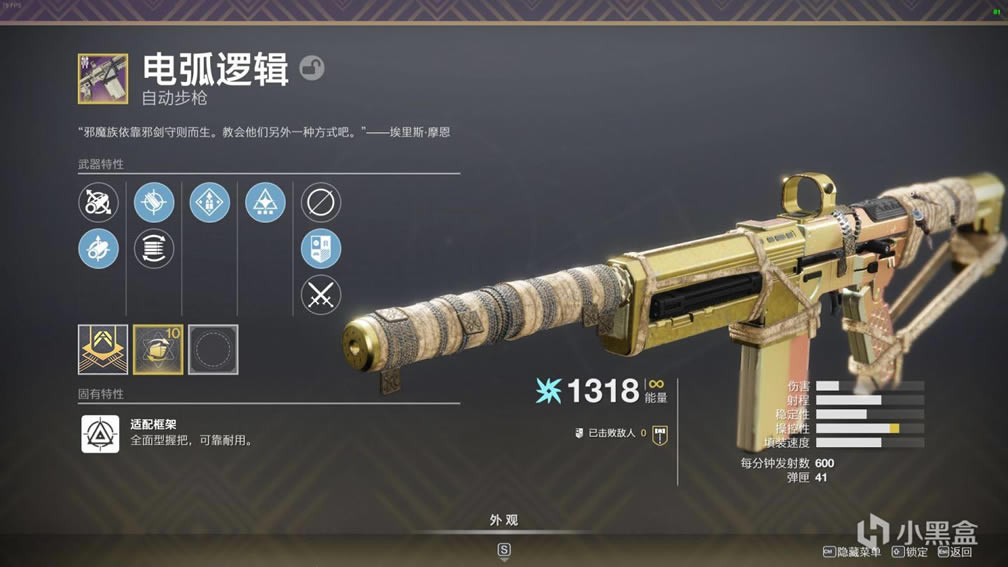Select the blue bullet-and-crosshair magazine perk
The height and width of the screenshot is (567, 1008).
(x=154, y=203)
